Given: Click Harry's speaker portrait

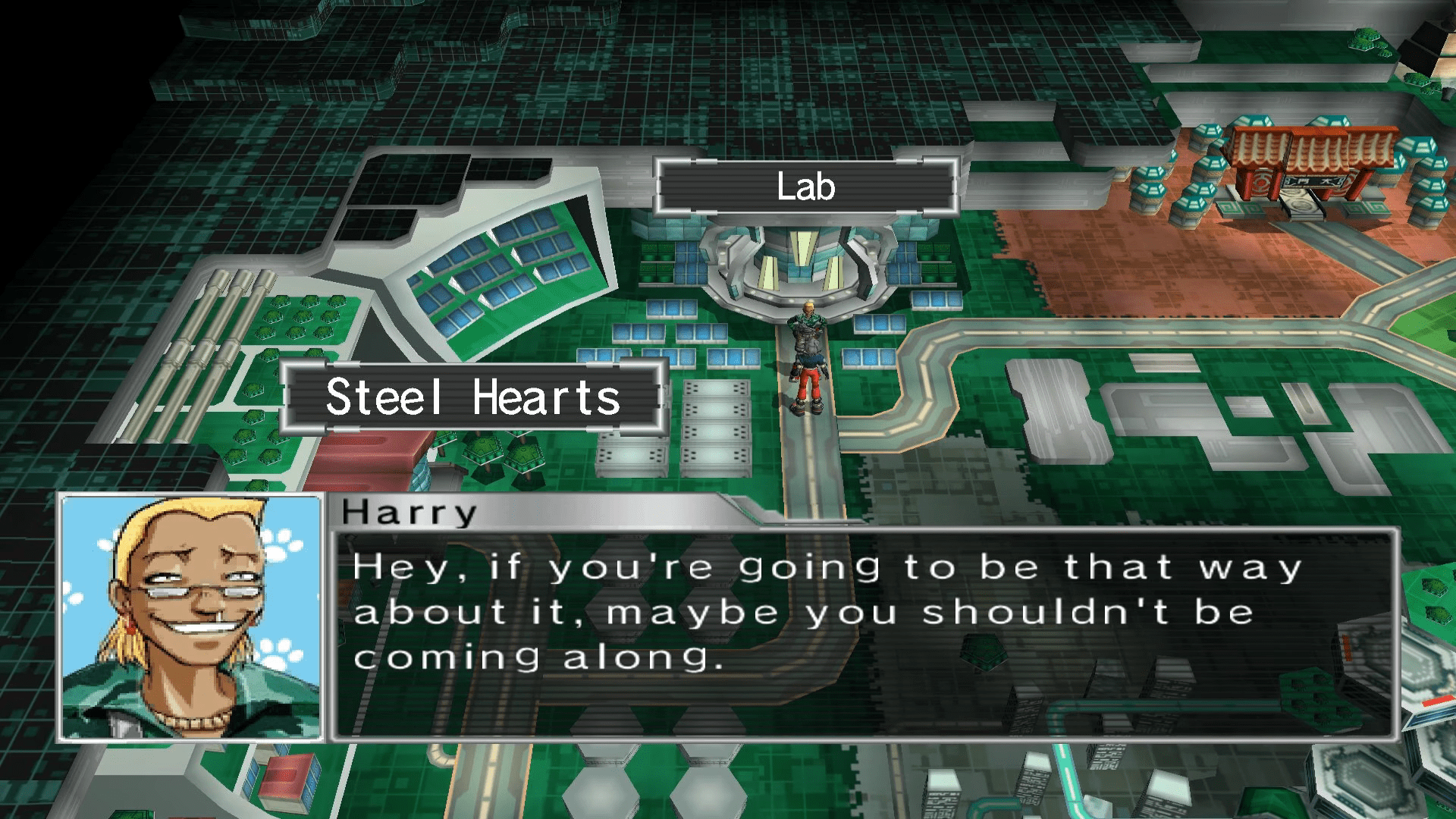Looking at the screenshot, I should coord(191,618).
